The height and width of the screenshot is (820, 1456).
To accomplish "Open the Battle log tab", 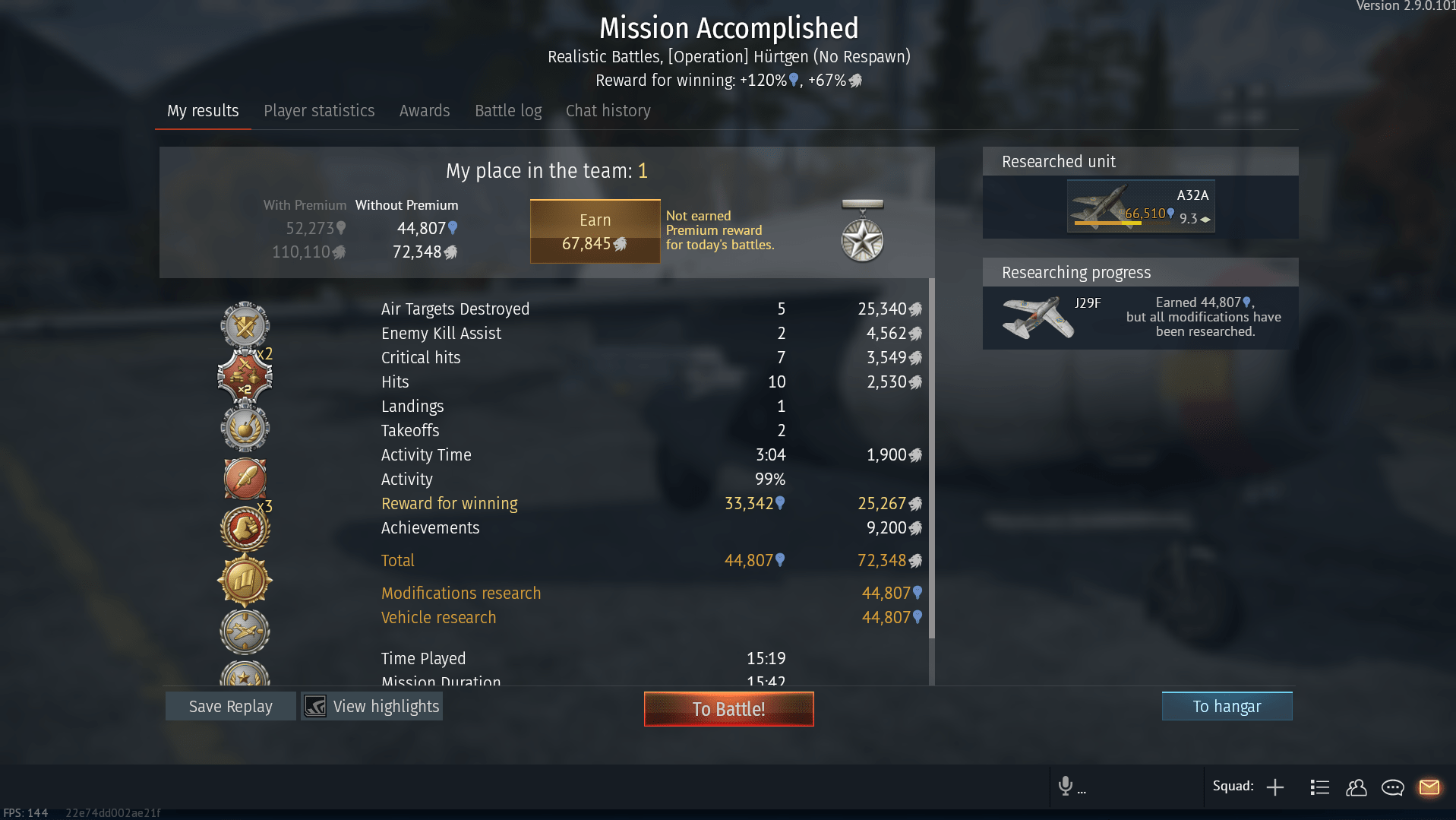I will pyautogui.click(x=507, y=110).
